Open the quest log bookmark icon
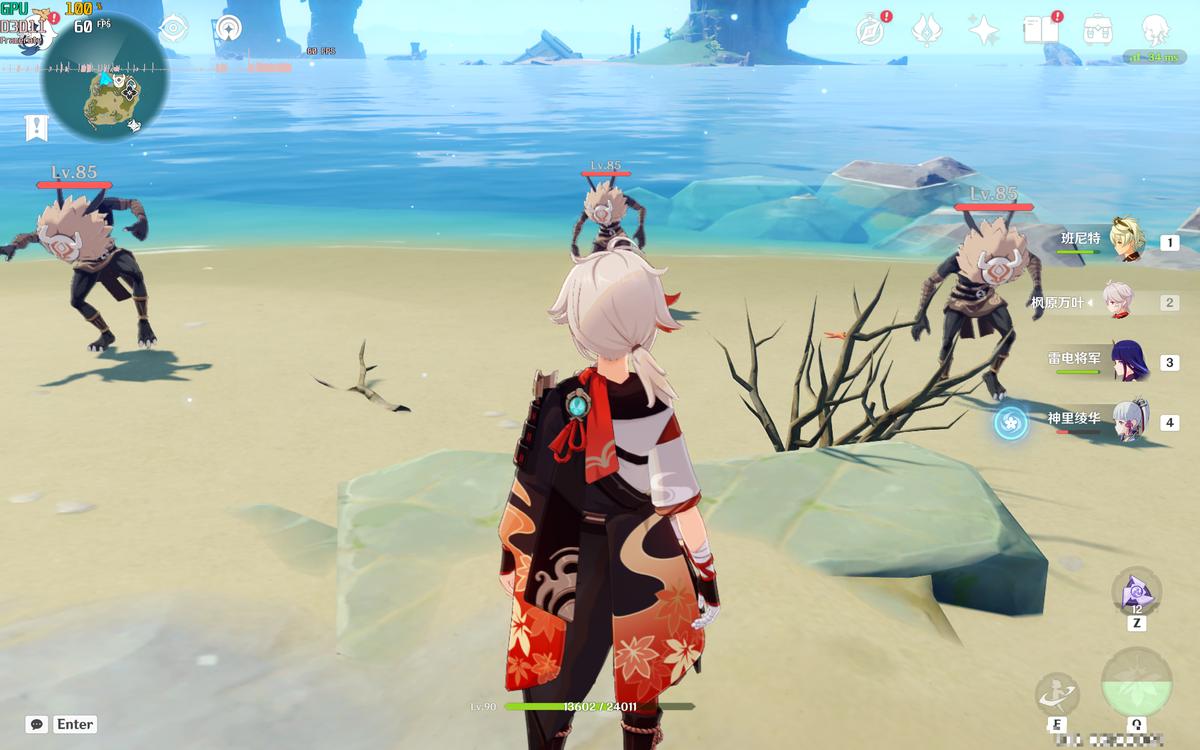Viewport: 1200px width, 750px height. [x=37, y=127]
